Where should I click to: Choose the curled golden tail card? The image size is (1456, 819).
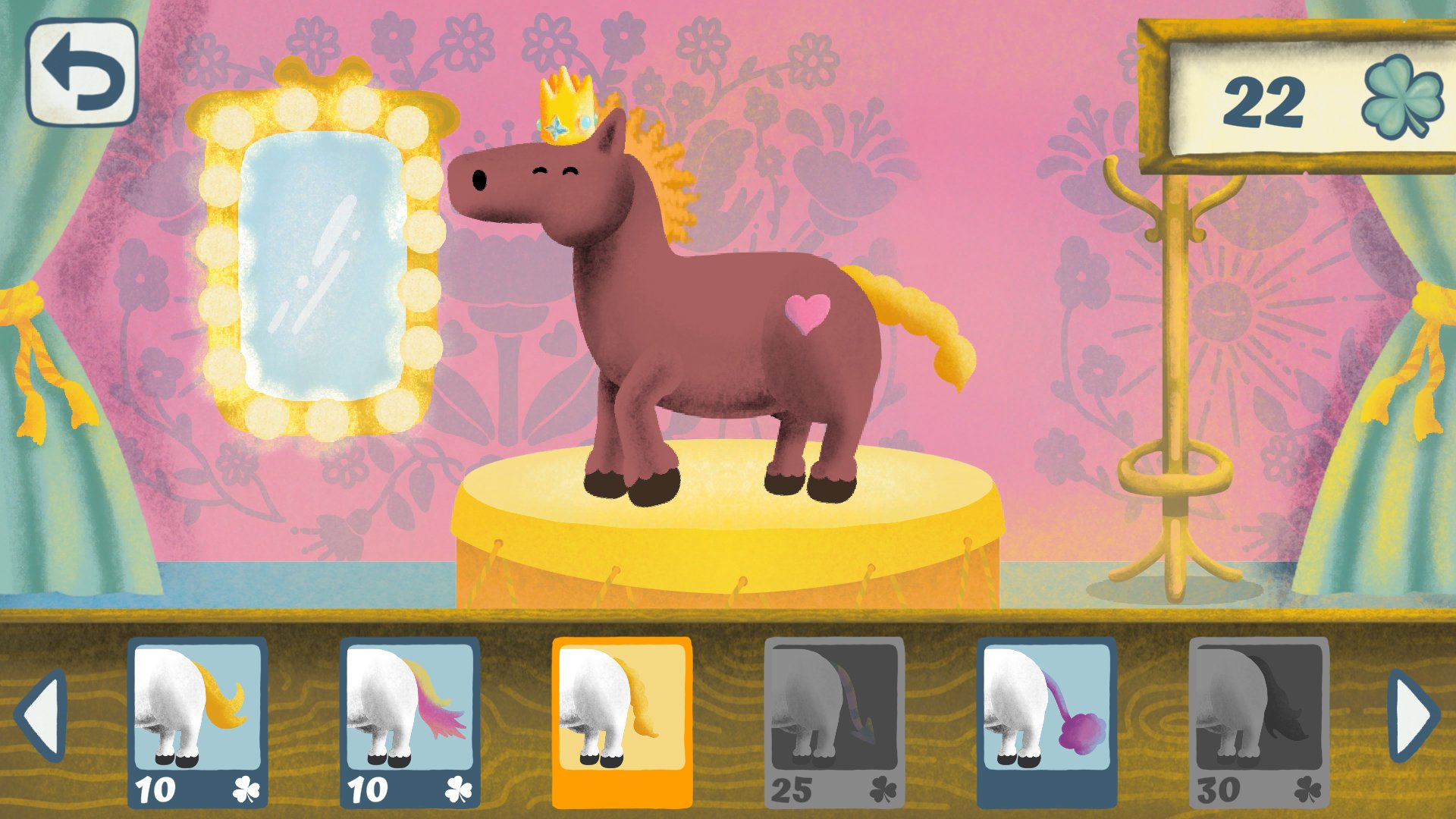(197, 722)
